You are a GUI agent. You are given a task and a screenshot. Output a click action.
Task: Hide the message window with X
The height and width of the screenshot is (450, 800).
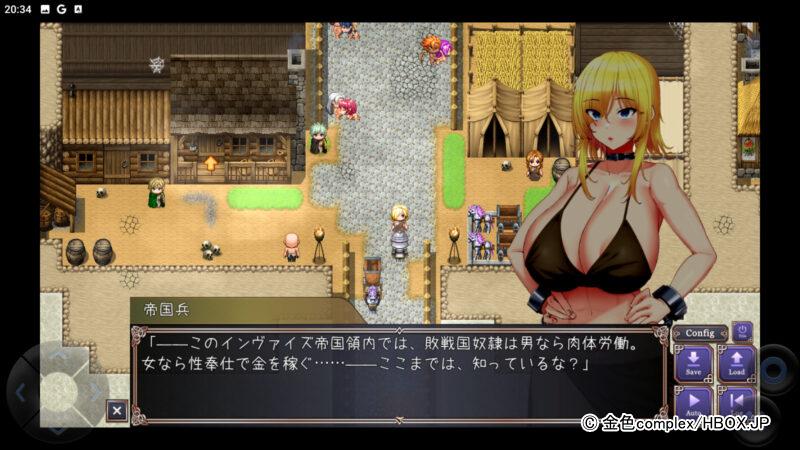[x=117, y=410]
